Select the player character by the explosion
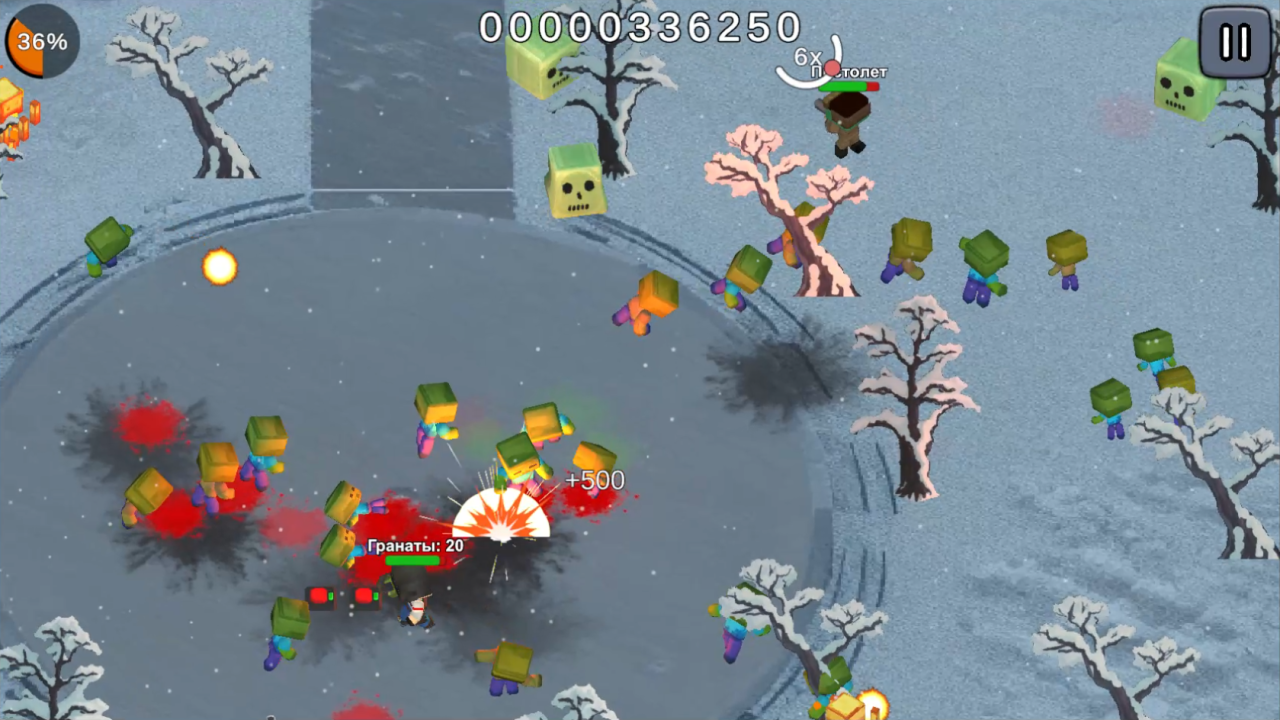This screenshot has width=1280, height=720. tap(415, 610)
